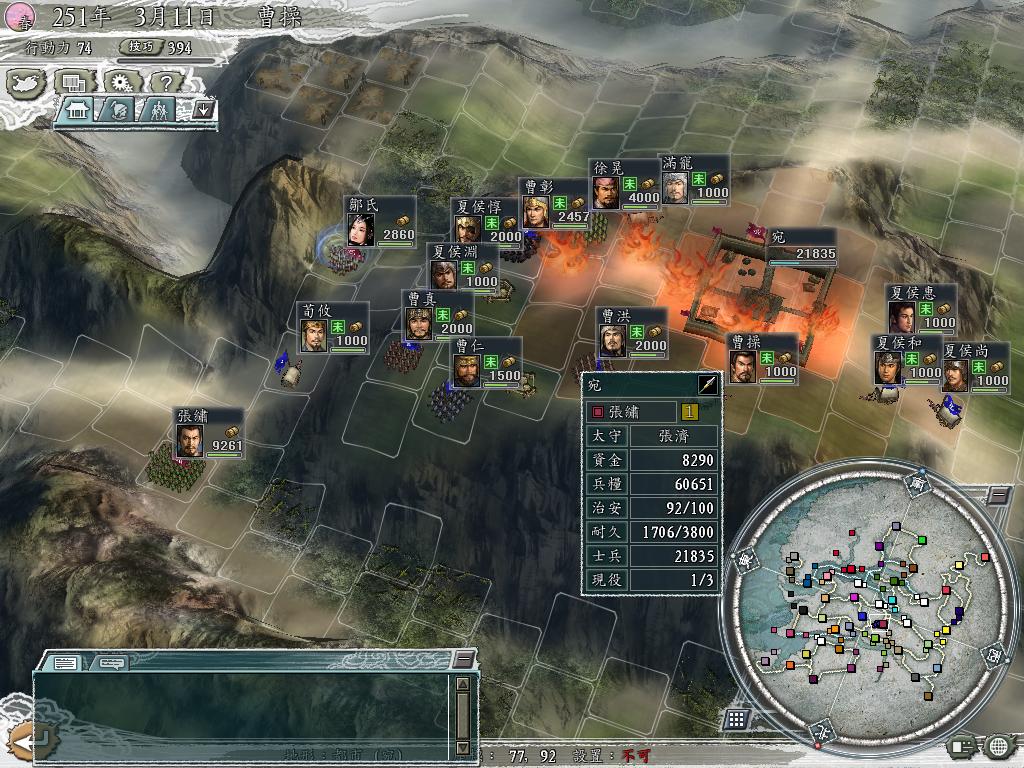Open the question mark help button
The height and width of the screenshot is (768, 1024).
click(166, 82)
